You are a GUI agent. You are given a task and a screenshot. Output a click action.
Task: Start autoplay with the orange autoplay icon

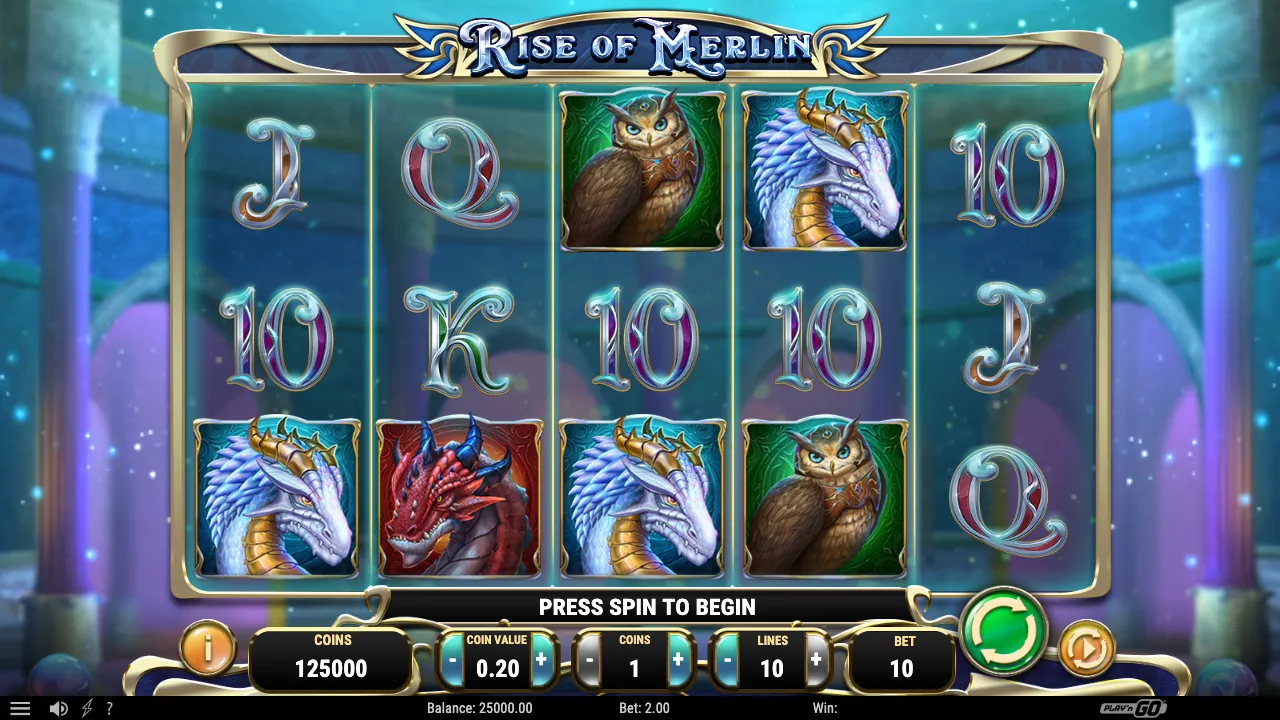click(1087, 647)
